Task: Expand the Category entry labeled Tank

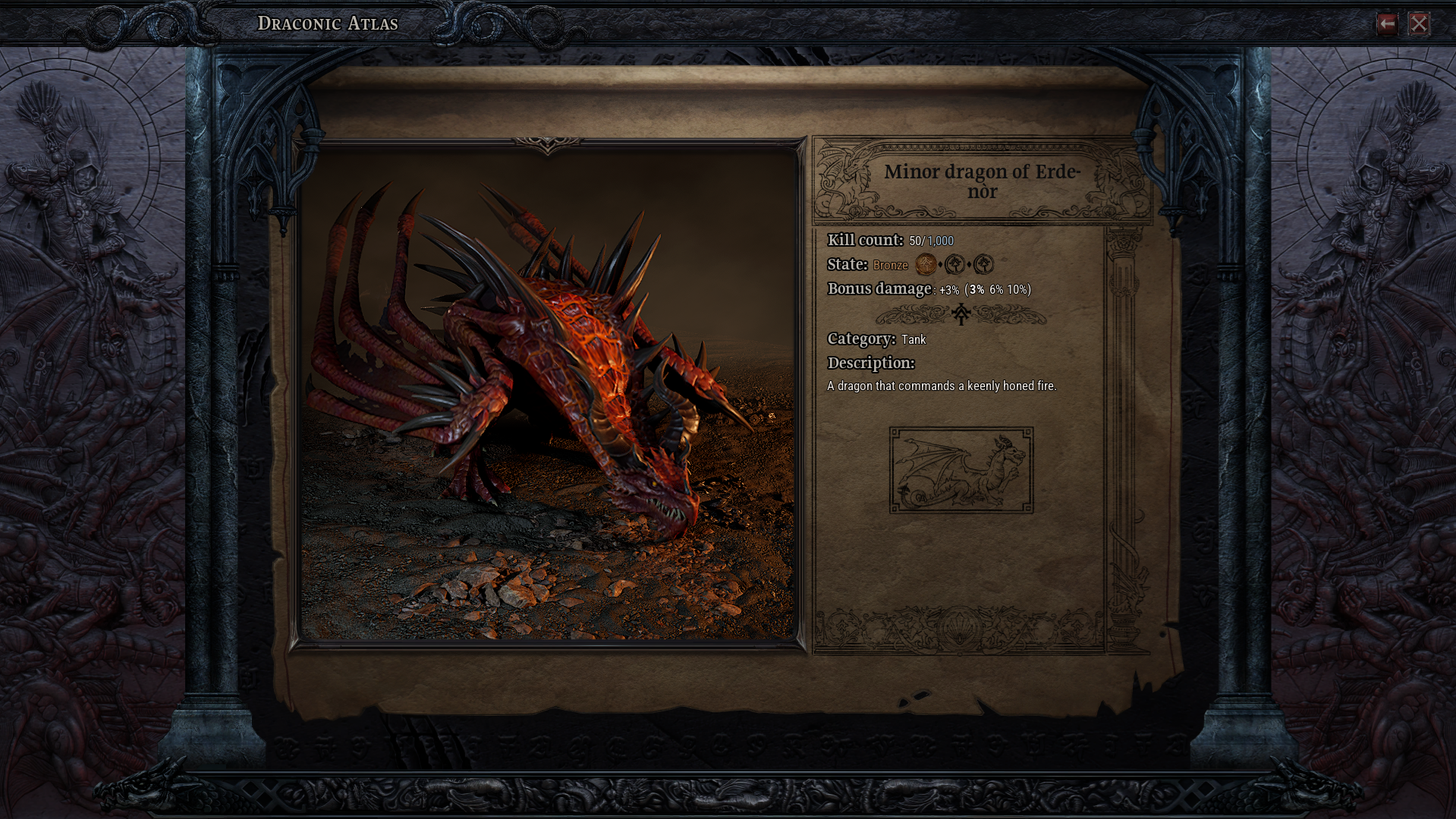Action: (x=913, y=340)
